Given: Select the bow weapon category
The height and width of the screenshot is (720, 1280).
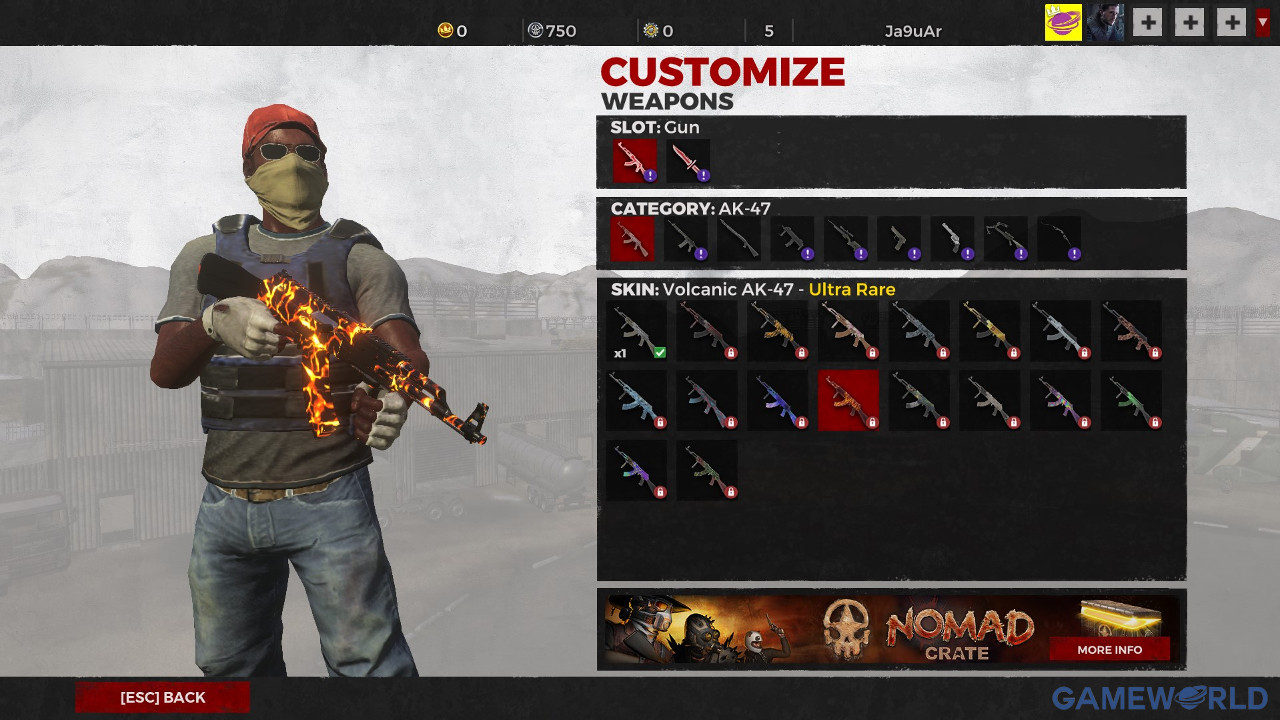Looking at the screenshot, I should [x=1059, y=239].
